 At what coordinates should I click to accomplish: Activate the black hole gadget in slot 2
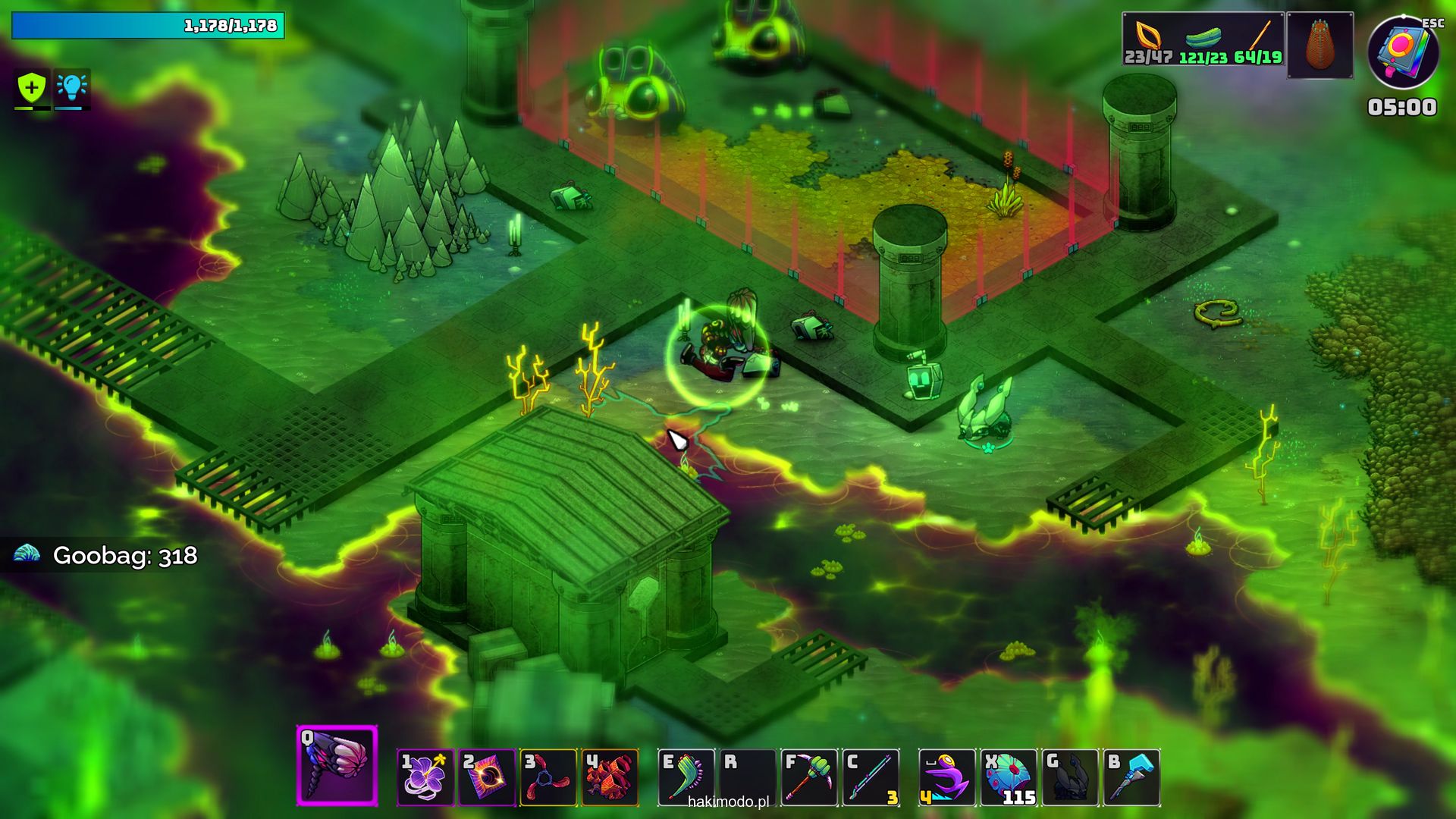click(487, 777)
